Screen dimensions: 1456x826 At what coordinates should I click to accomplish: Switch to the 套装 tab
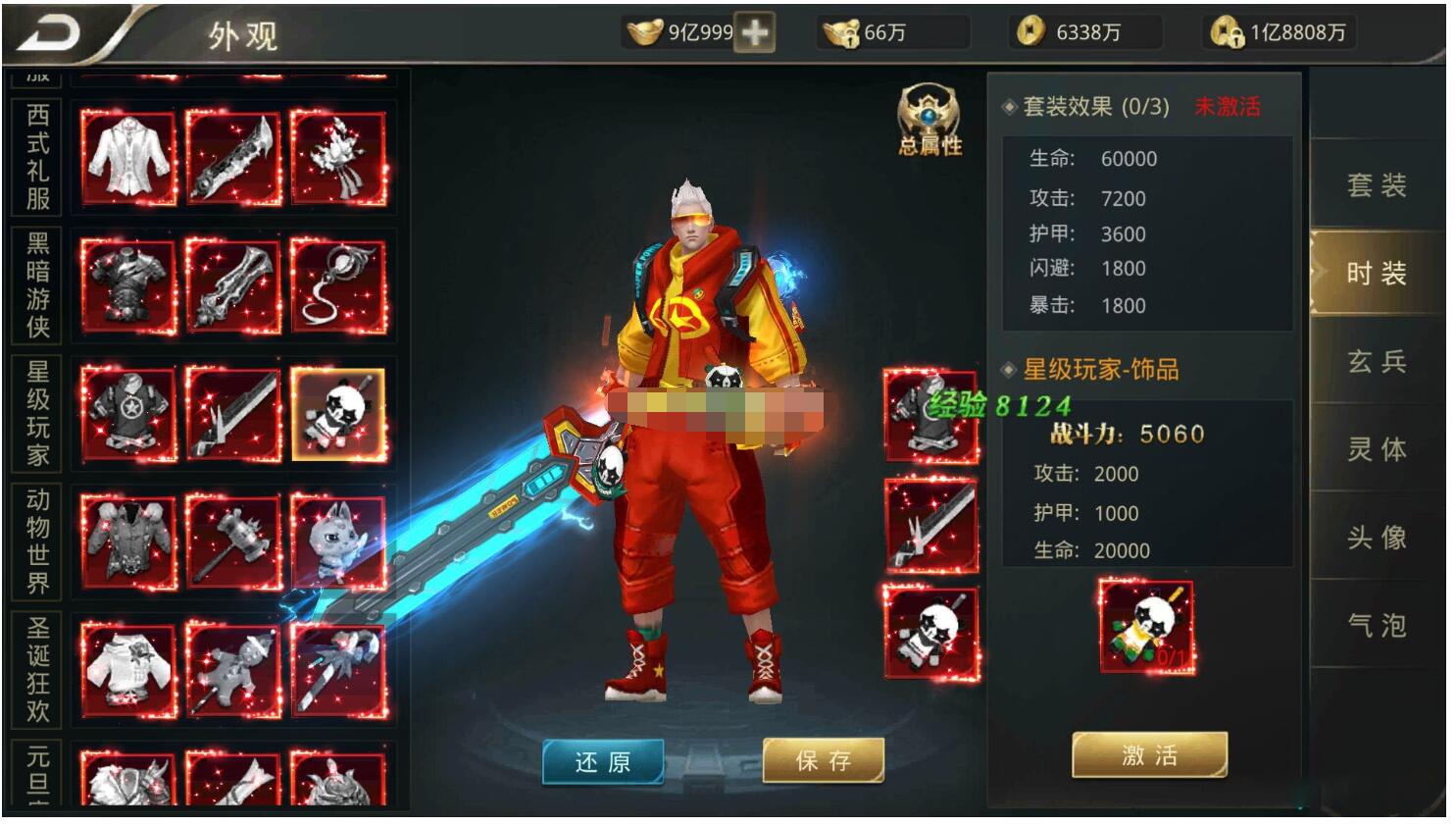1377,185
